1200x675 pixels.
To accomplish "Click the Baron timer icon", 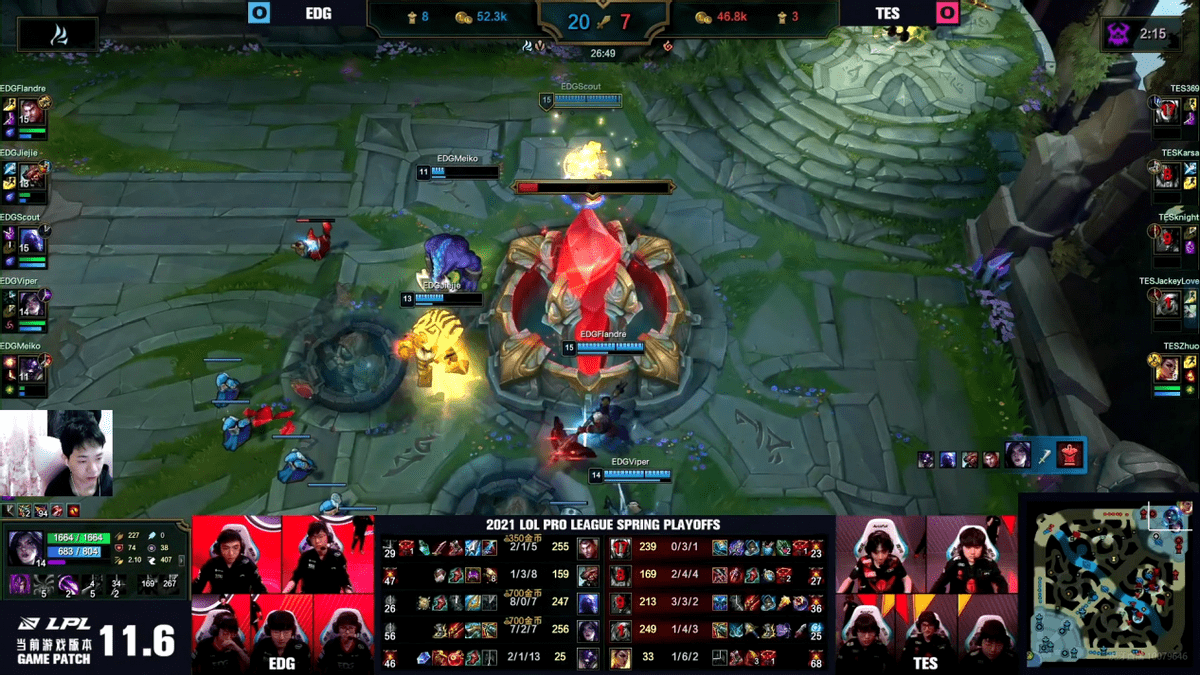I will coord(1117,35).
